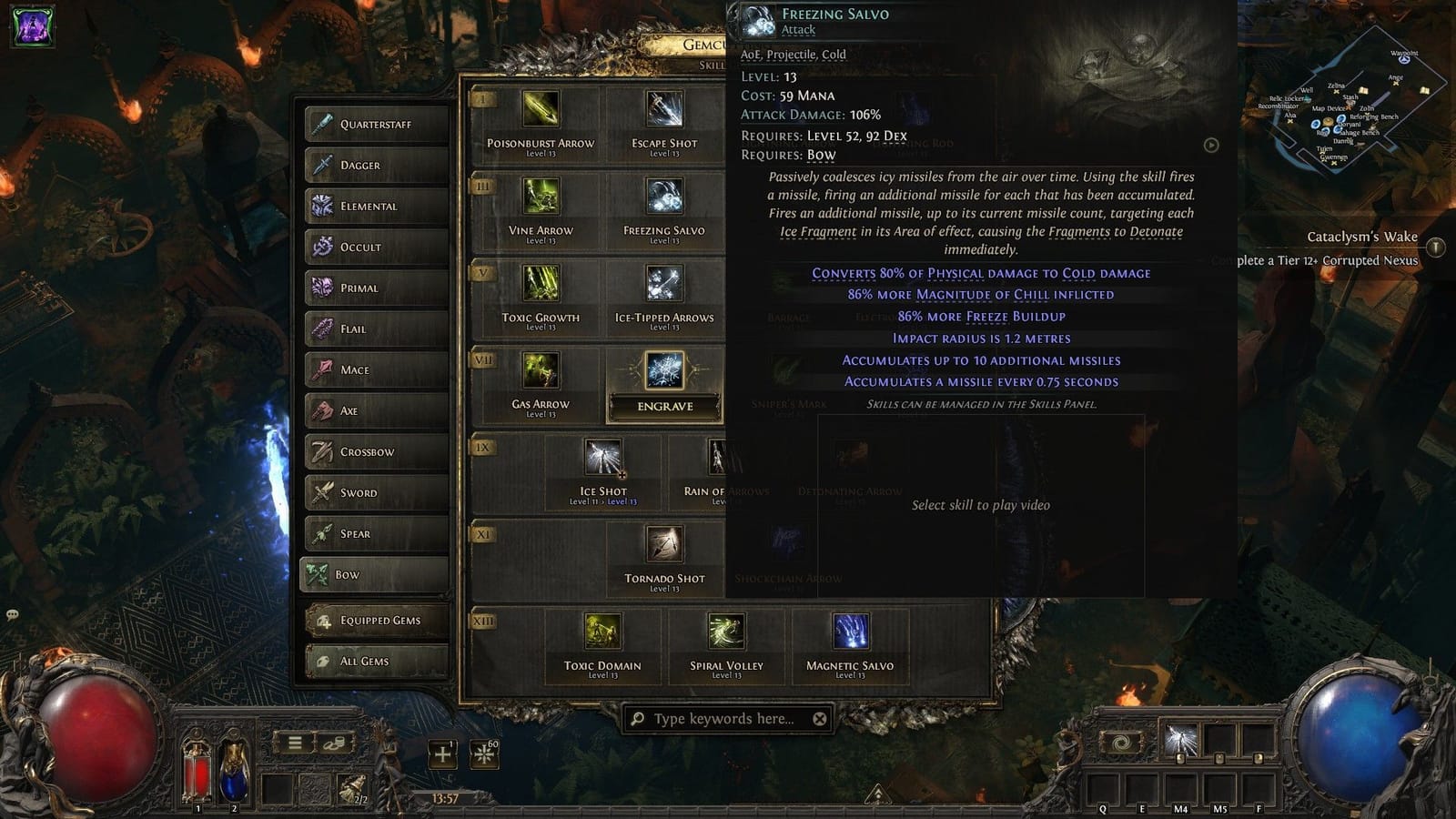This screenshot has width=1456, height=819.
Task: Clear the keyword search with the X button
Action: 818,718
